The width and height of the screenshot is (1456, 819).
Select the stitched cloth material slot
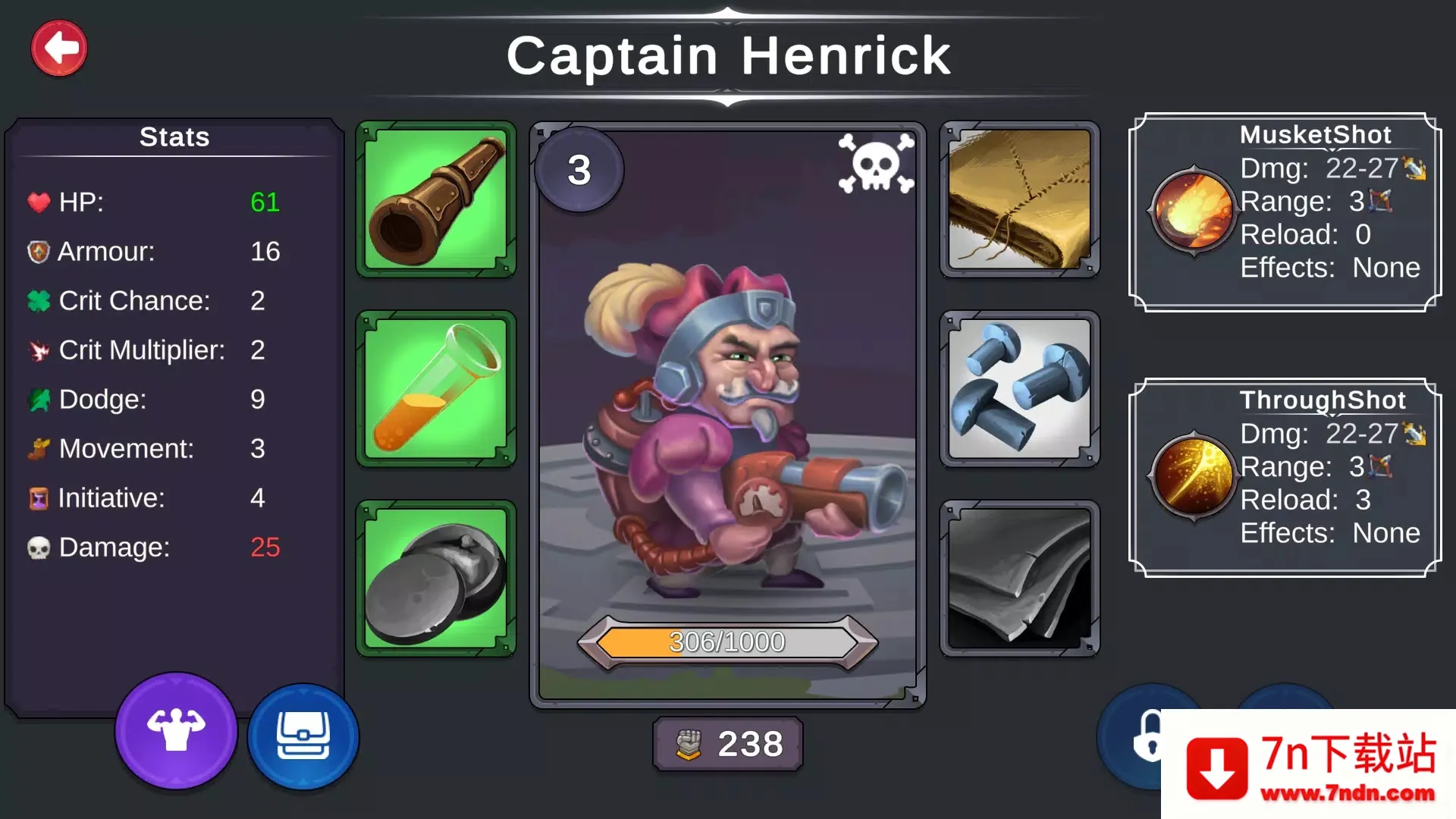click(x=1019, y=199)
